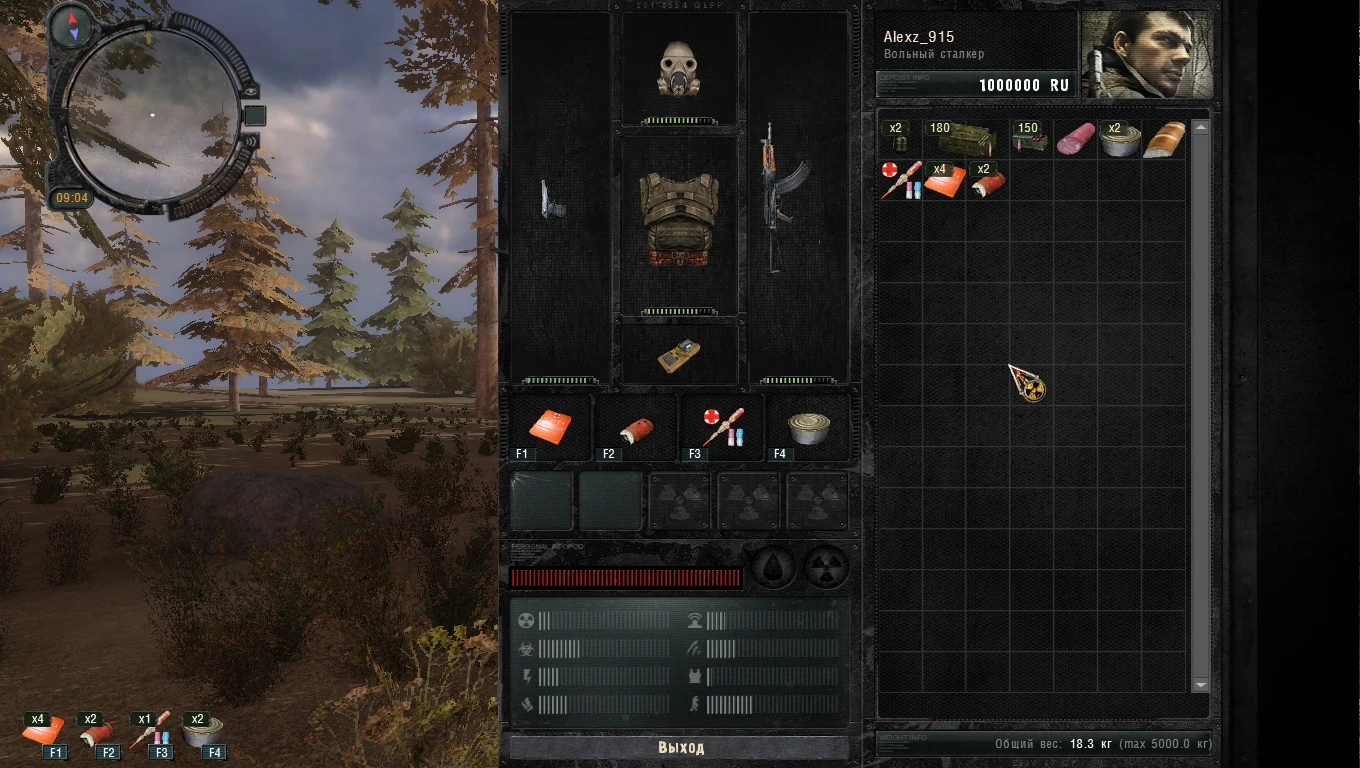Viewport: 1360px width, 768px height.
Task: Select the x2 grenades in the backpack
Action: (x=902, y=140)
